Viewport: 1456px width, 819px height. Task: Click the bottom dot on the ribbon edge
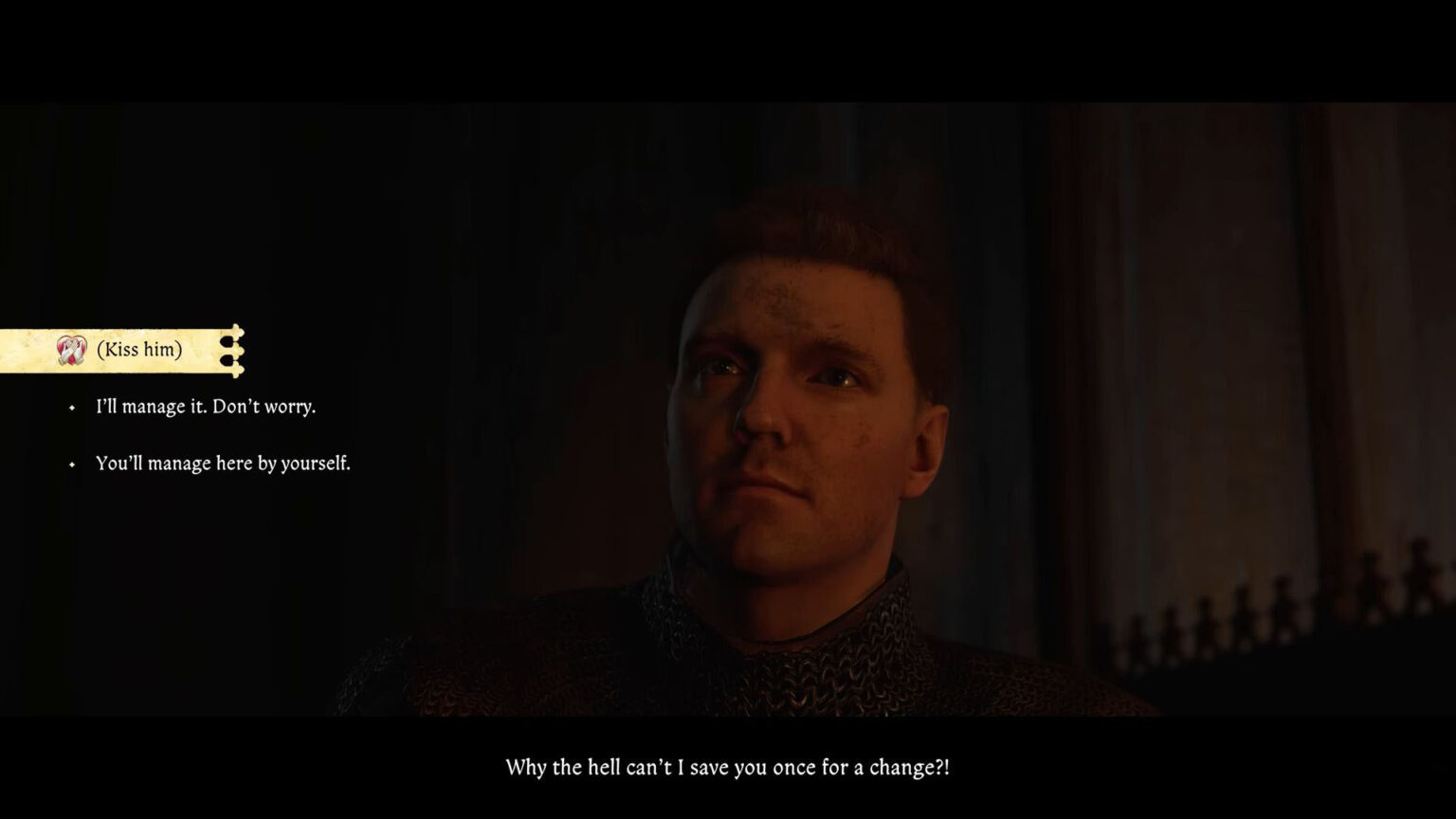coord(226,359)
